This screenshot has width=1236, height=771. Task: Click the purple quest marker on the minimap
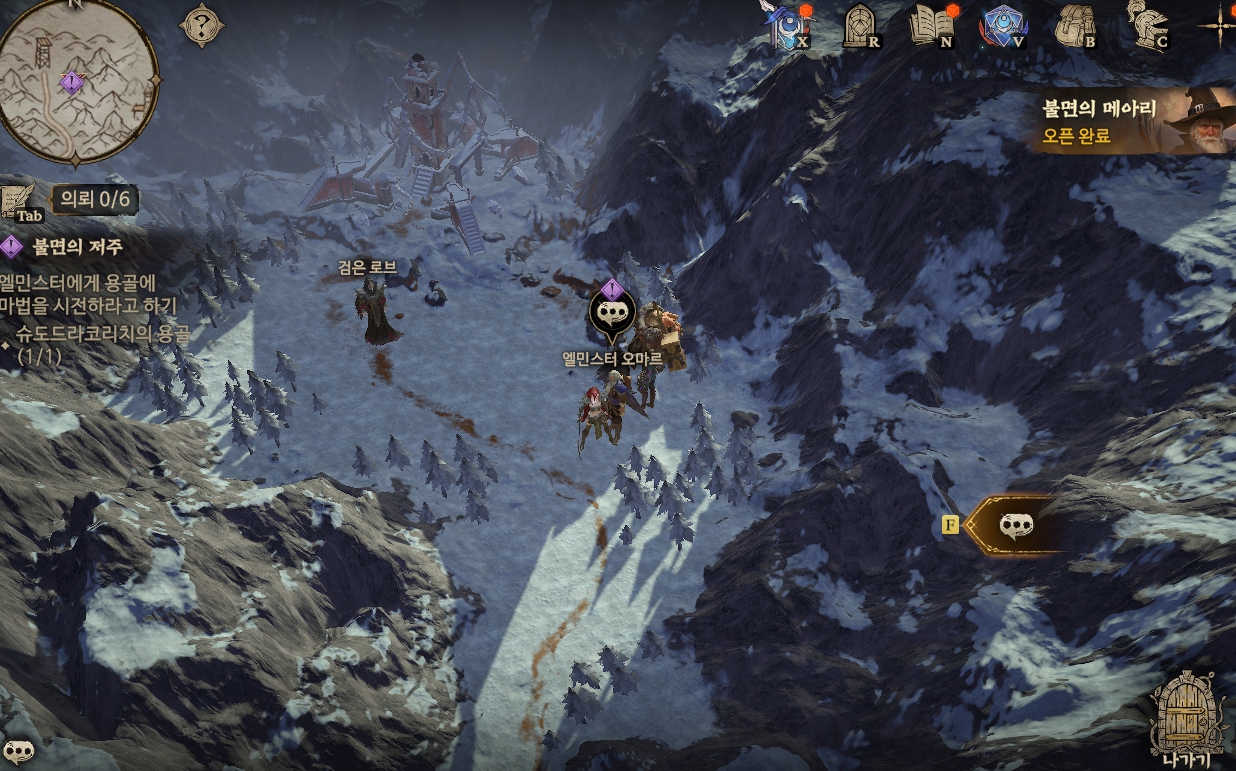[71, 82]
